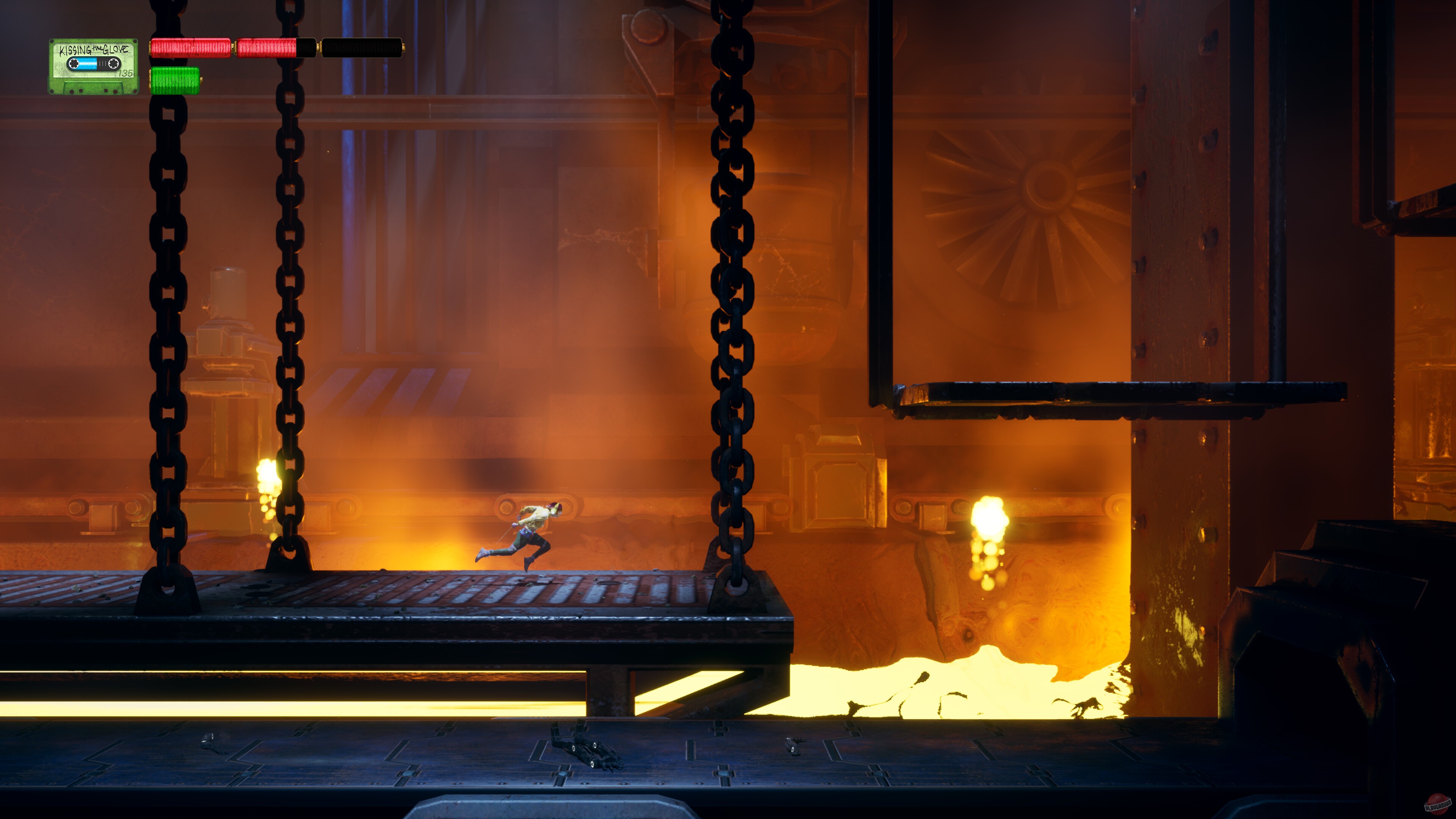1456x819 pixels.
Task: Select the handwritten Kissing the Glove label
Action: (94, 49)
